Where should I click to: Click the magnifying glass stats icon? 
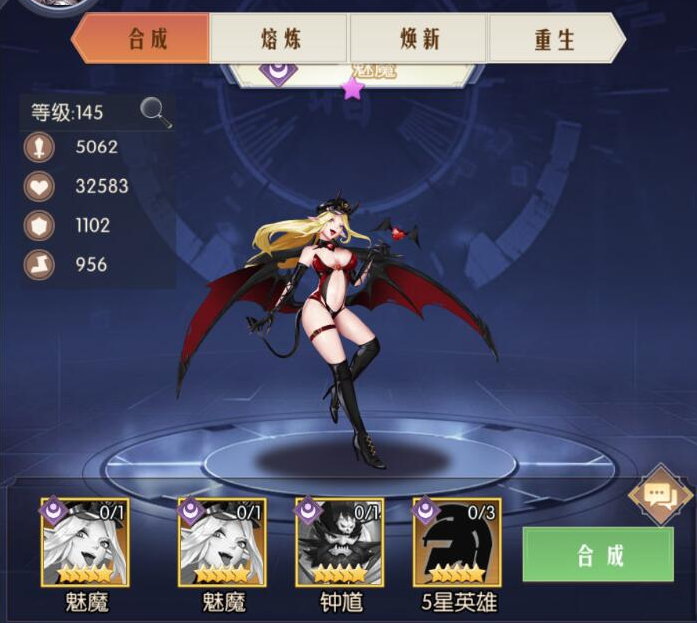point(155,112)
